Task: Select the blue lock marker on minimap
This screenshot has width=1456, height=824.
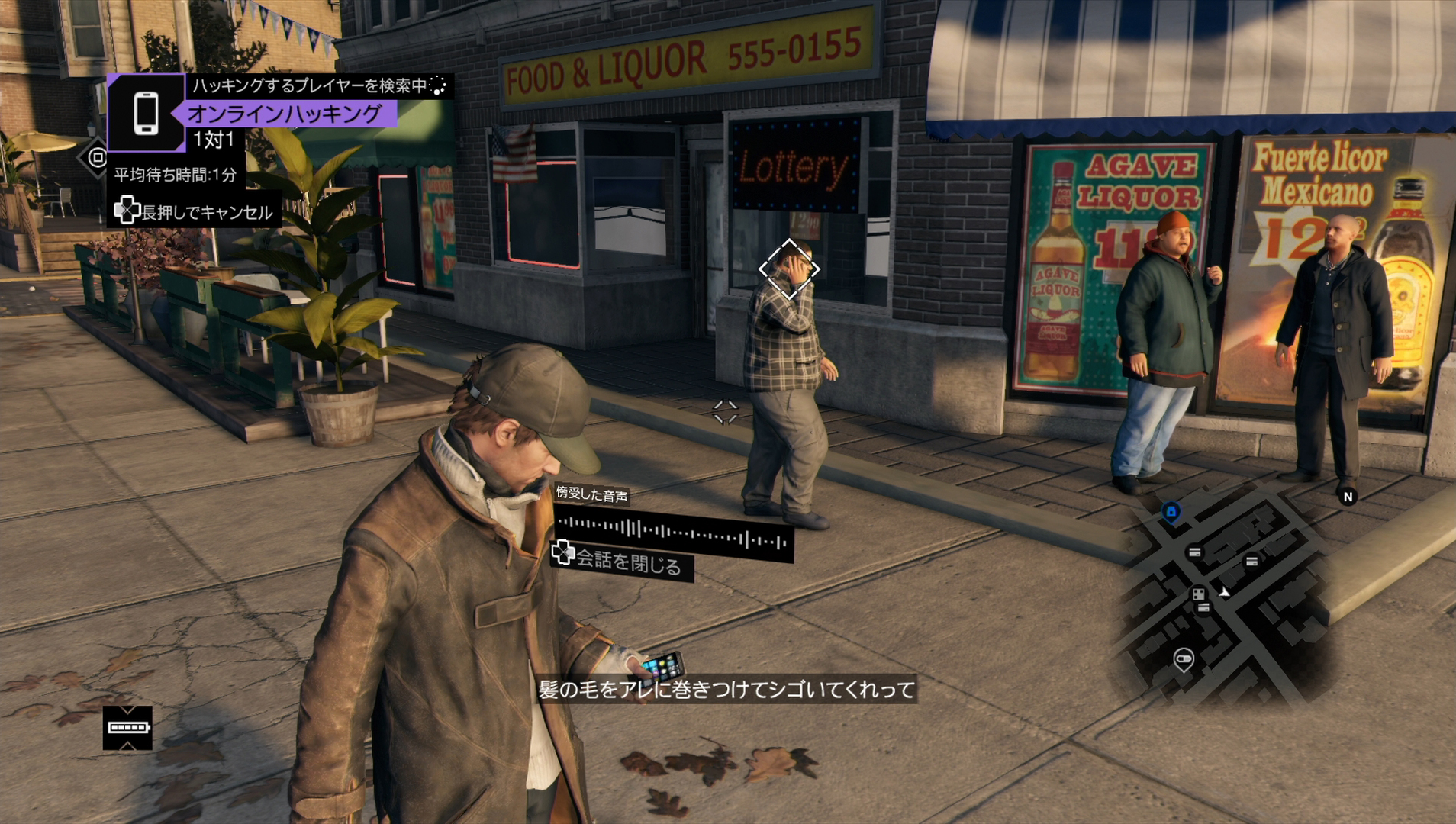Action: coord(1171,511)
